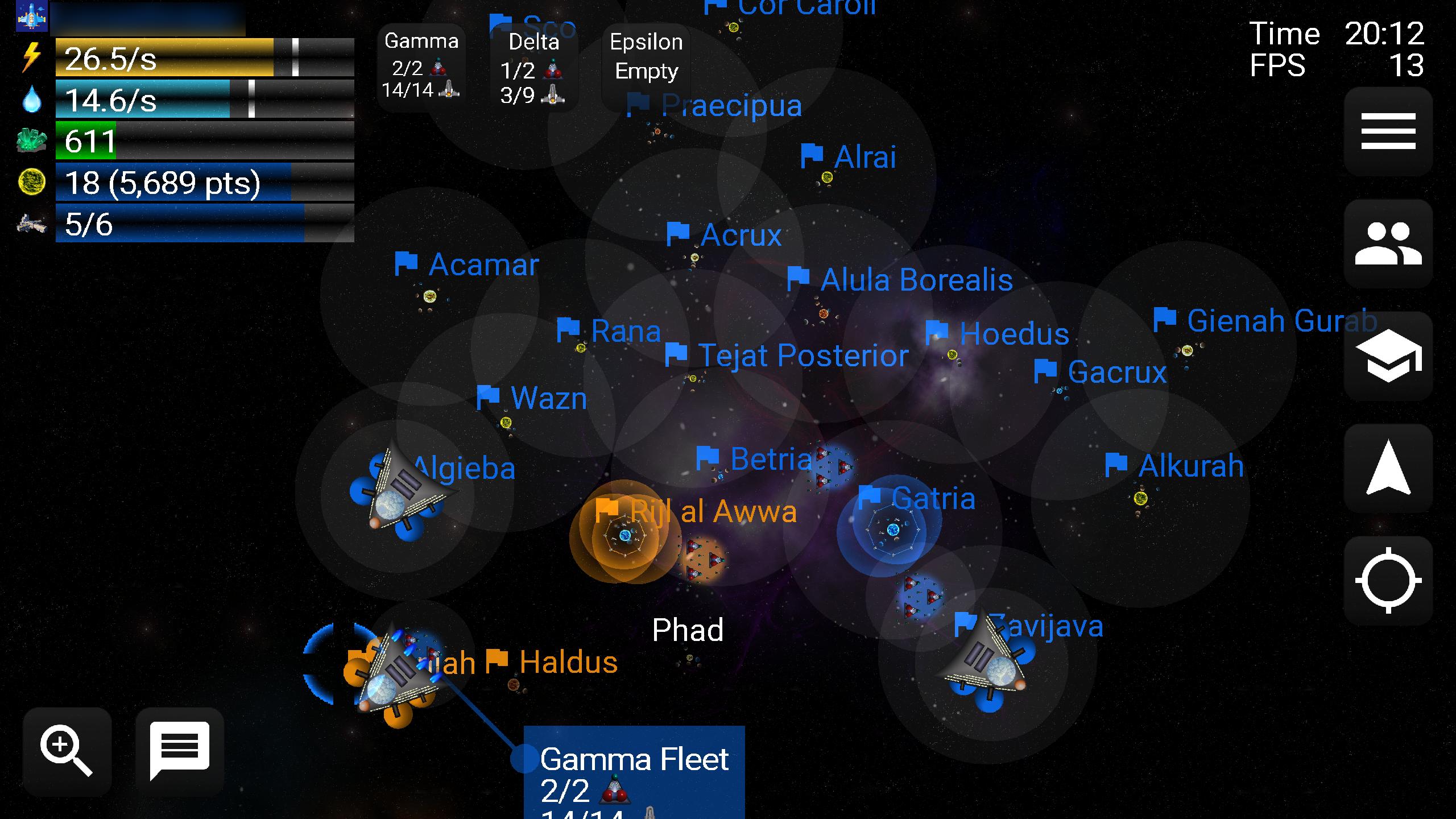The image size is (1456, 819).
Task: Center the view using the target icon
Action: click(1388, 580)
